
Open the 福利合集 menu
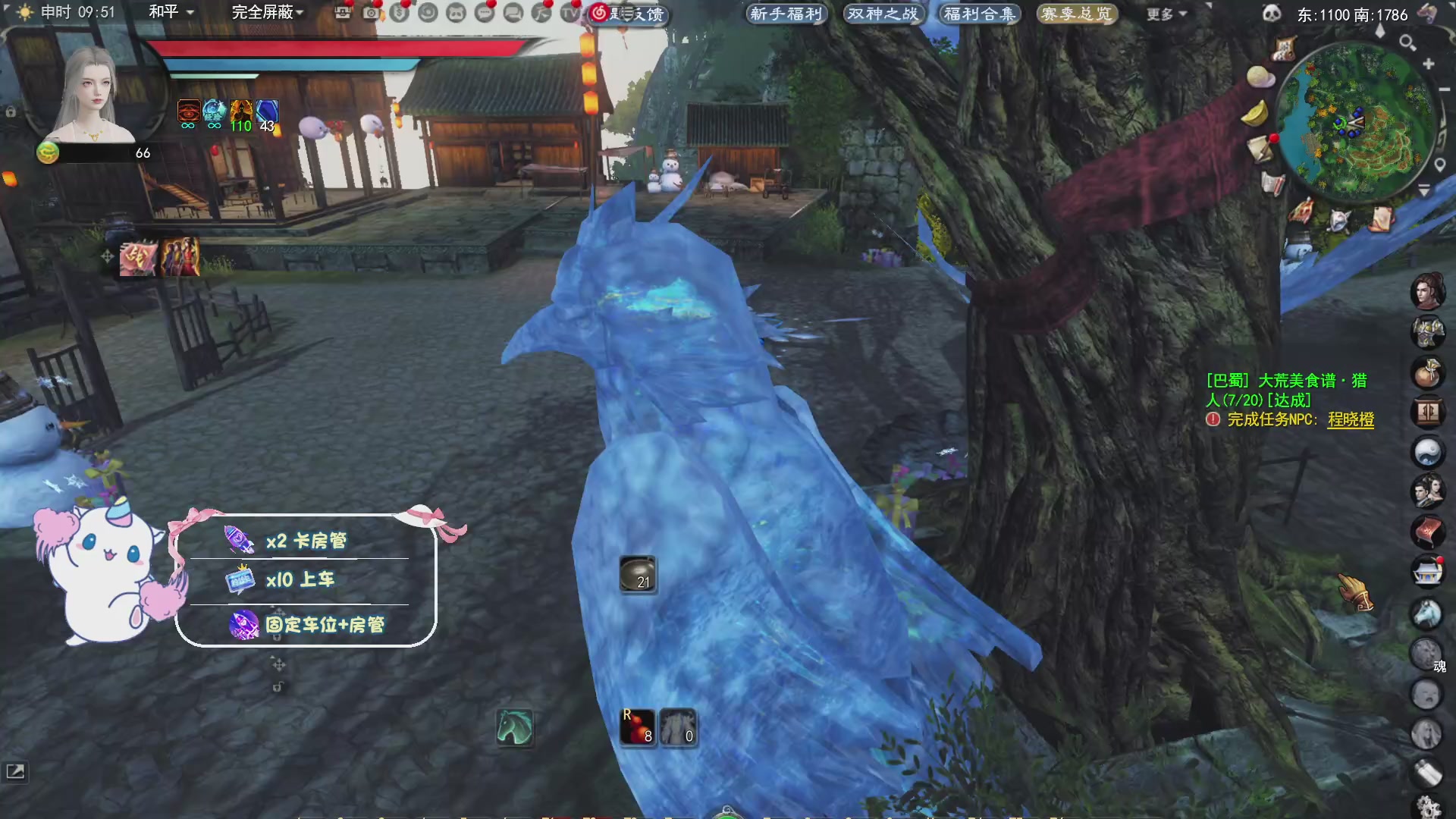[x=979, y=14]
